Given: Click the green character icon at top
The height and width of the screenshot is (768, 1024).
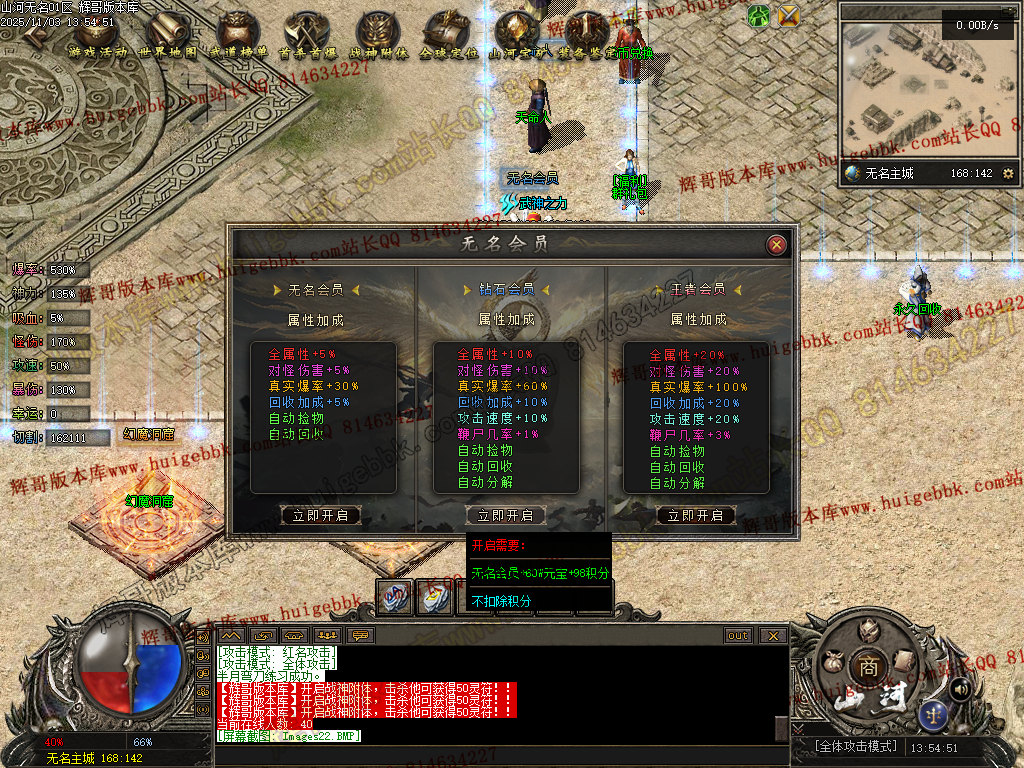Looking at the screenshot, I should 759,15.
